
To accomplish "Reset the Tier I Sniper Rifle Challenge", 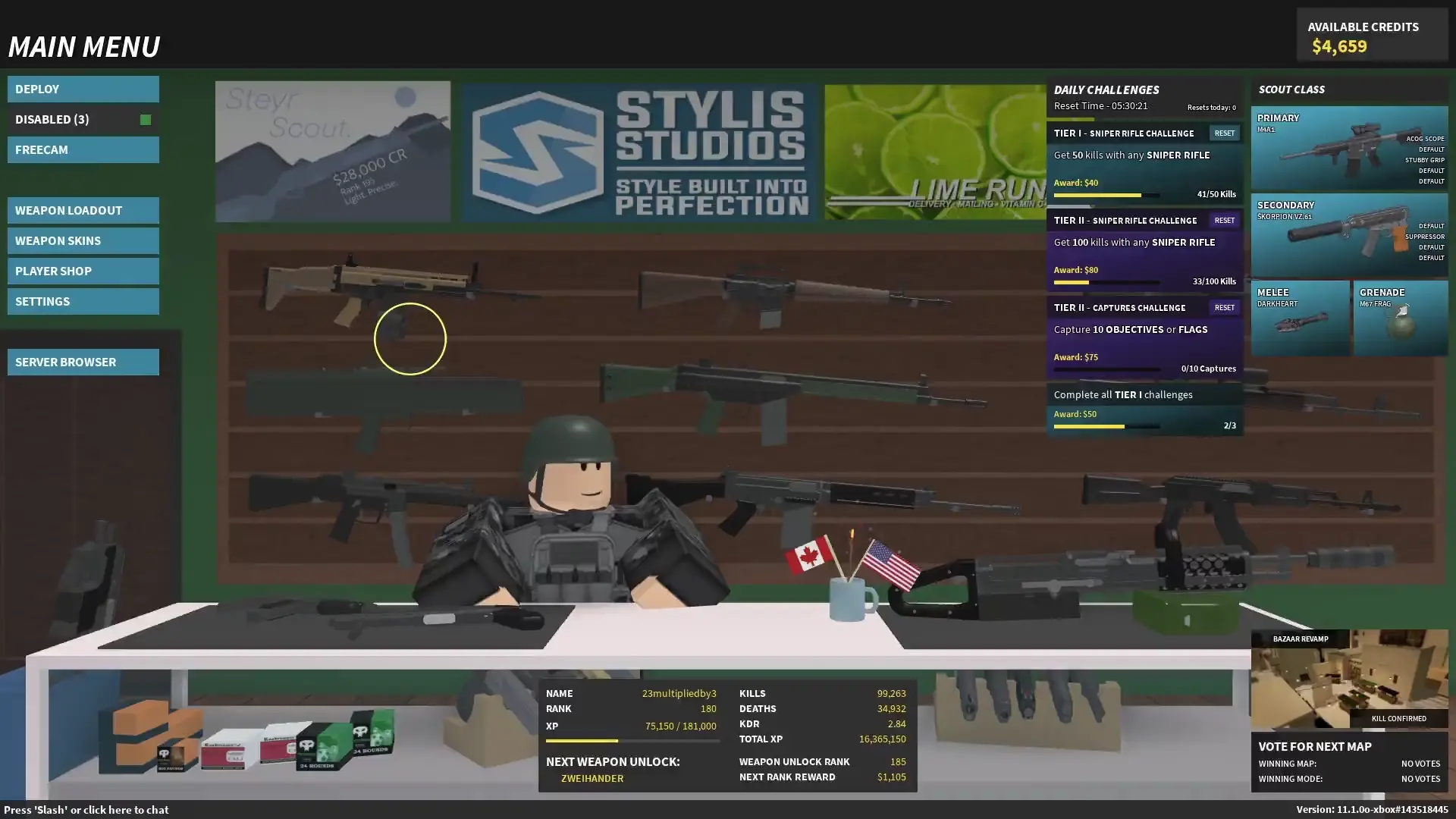I will (1225, 133).
